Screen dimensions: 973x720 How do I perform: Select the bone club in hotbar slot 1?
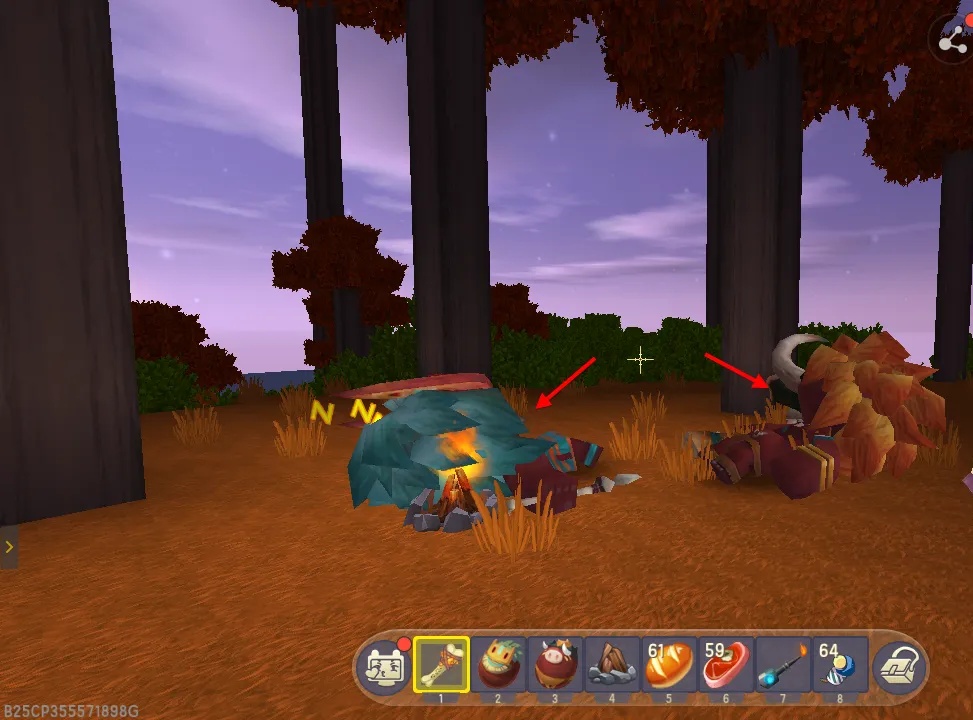click(x=441, y=663)
